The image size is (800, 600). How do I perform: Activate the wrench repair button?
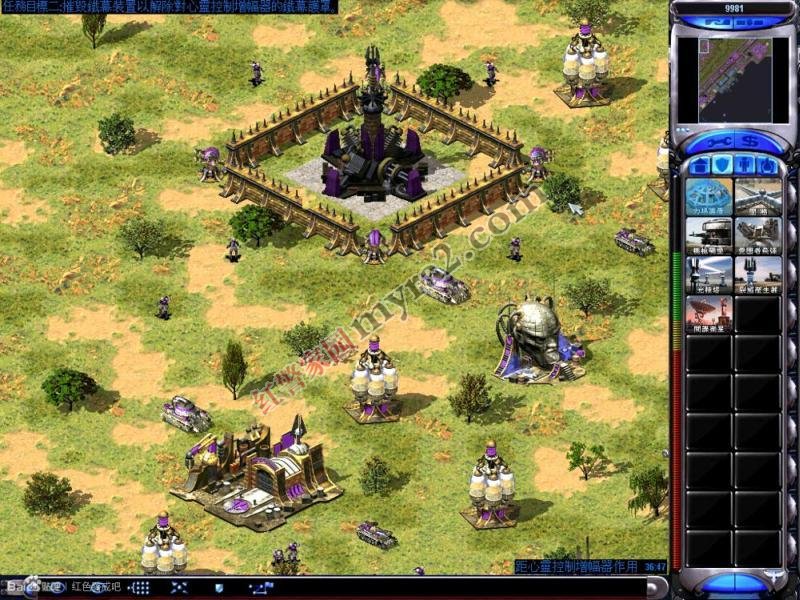click(x=717, y=142)
